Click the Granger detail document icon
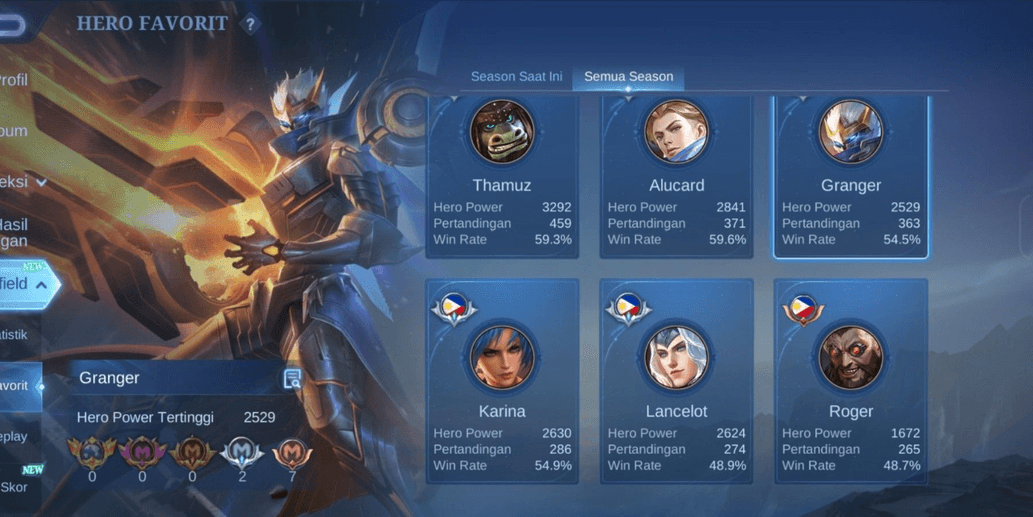The width and height of the screenshot is (1033, 517). [292, 378]
